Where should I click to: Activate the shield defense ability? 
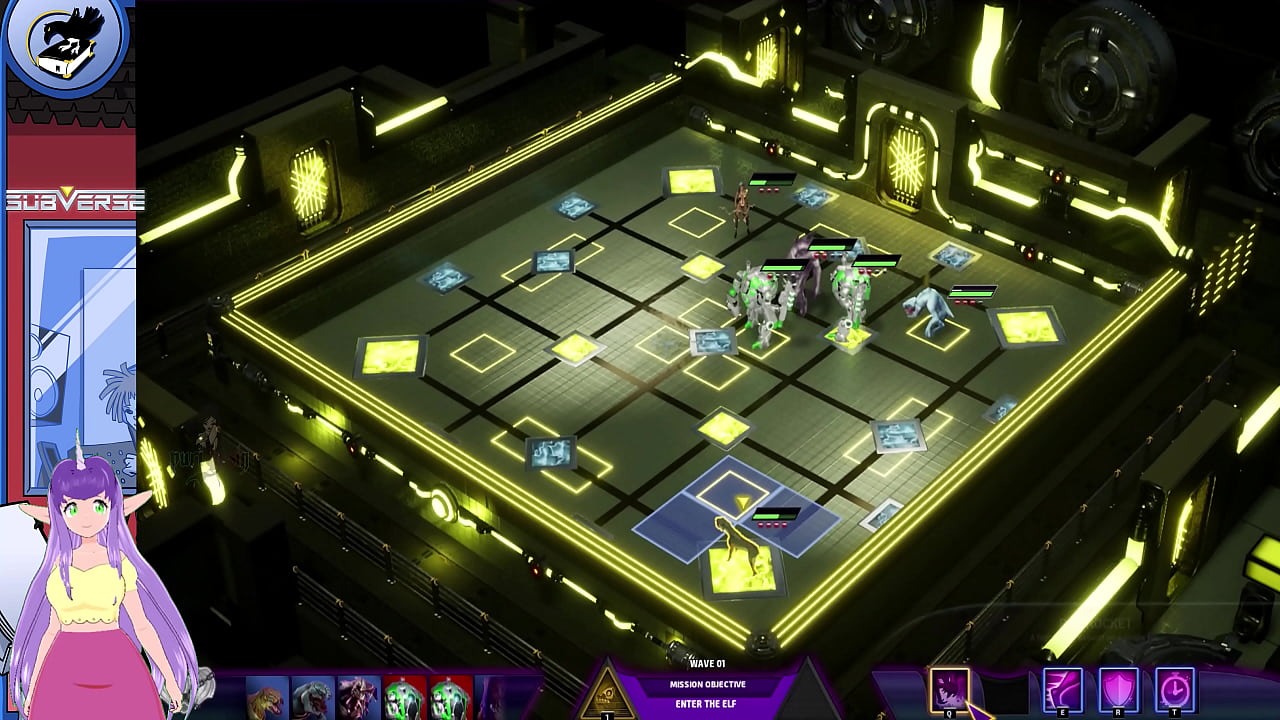[x=1119, y=689]
